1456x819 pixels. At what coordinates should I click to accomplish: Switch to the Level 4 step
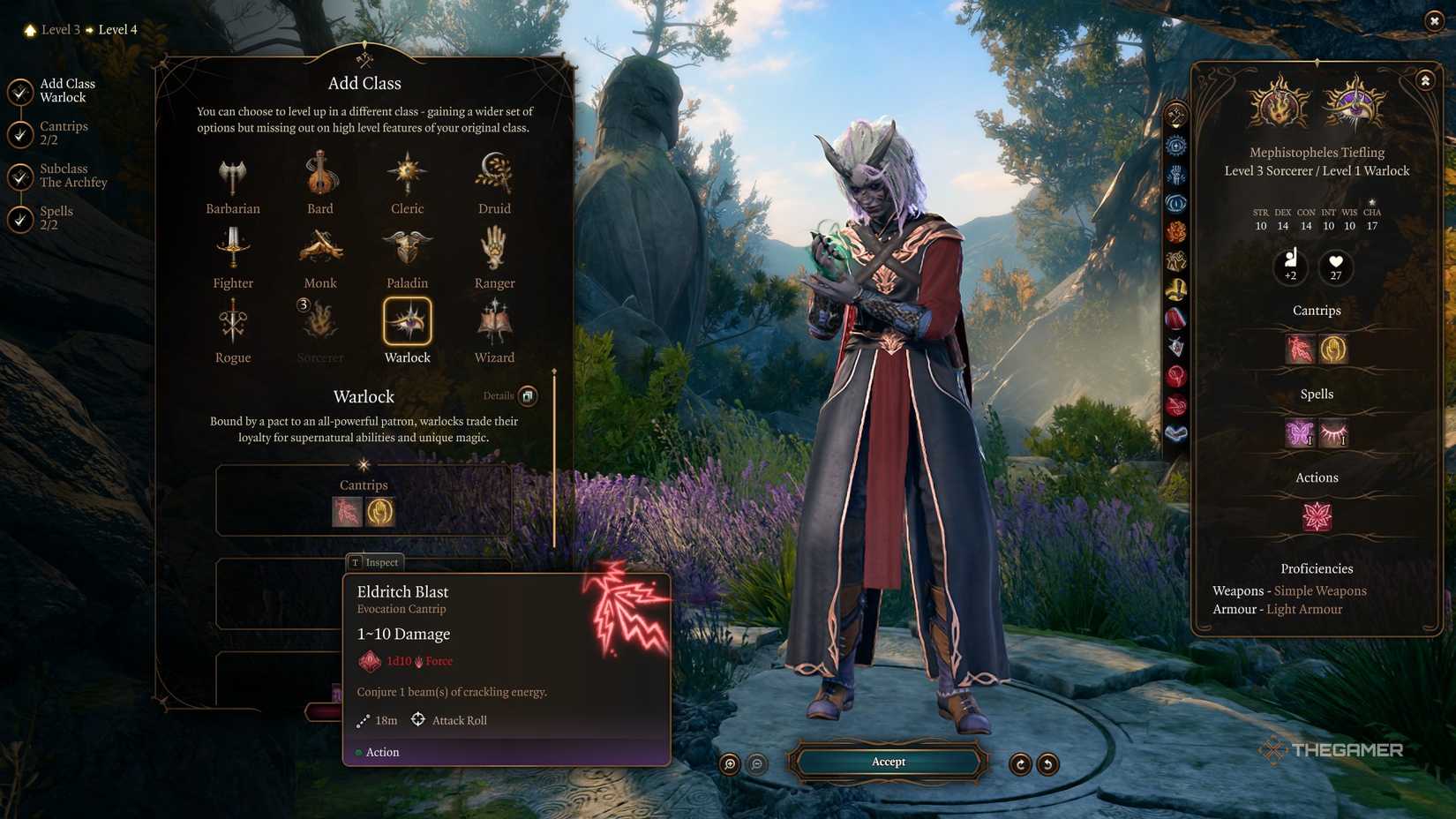pos(116,29)
